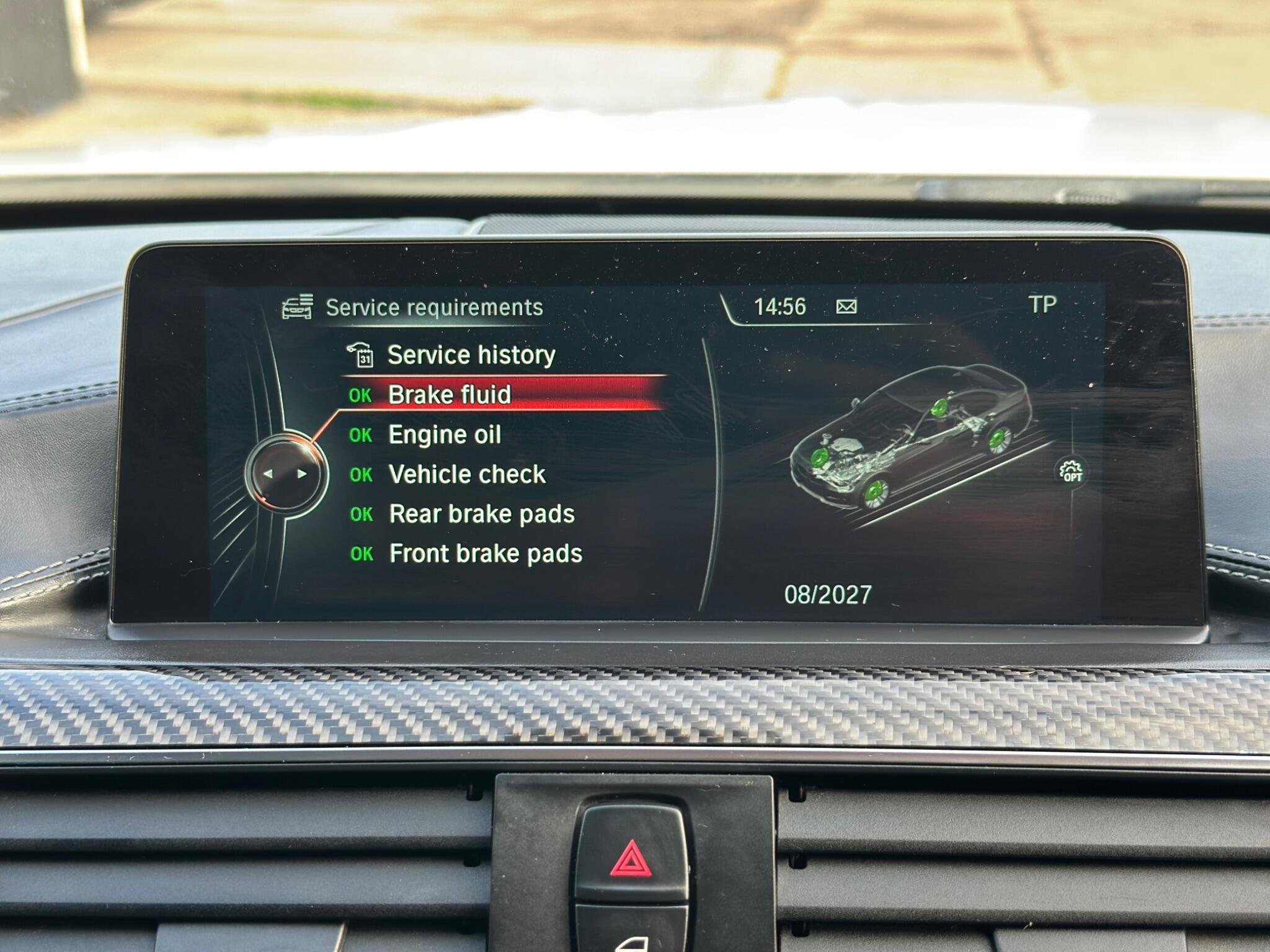
Task: Open the envelope message icon
Action: pyautogui.click(x=846, y=307)
